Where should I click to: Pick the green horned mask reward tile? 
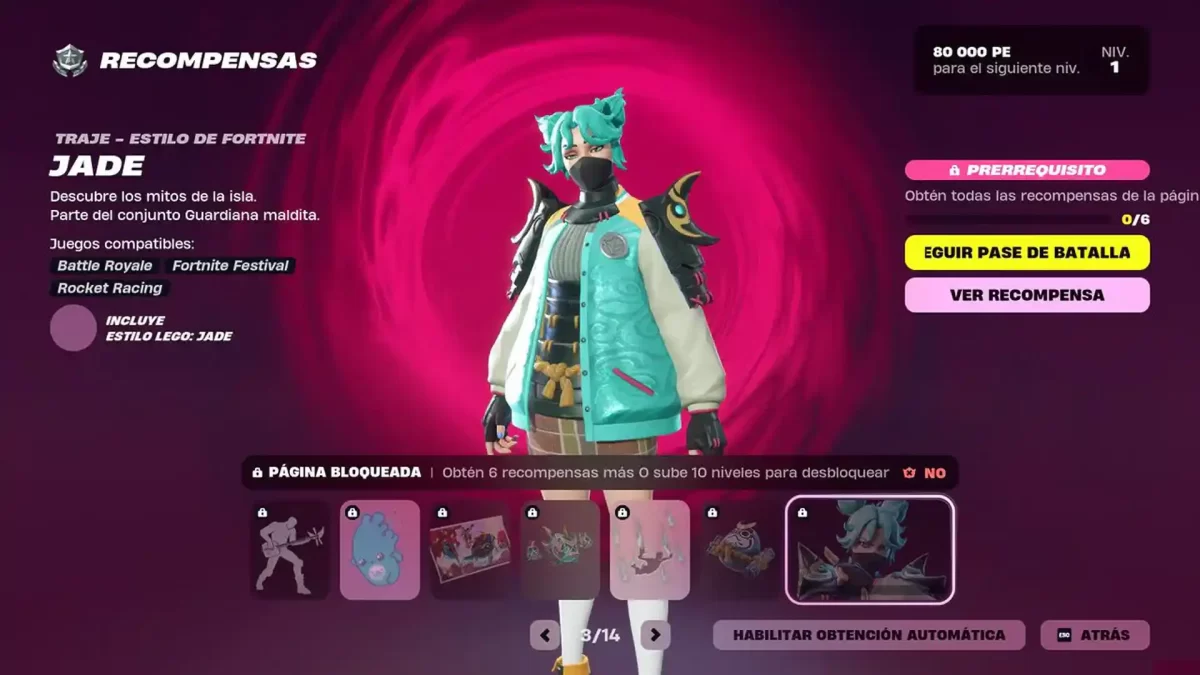point(560,550)
